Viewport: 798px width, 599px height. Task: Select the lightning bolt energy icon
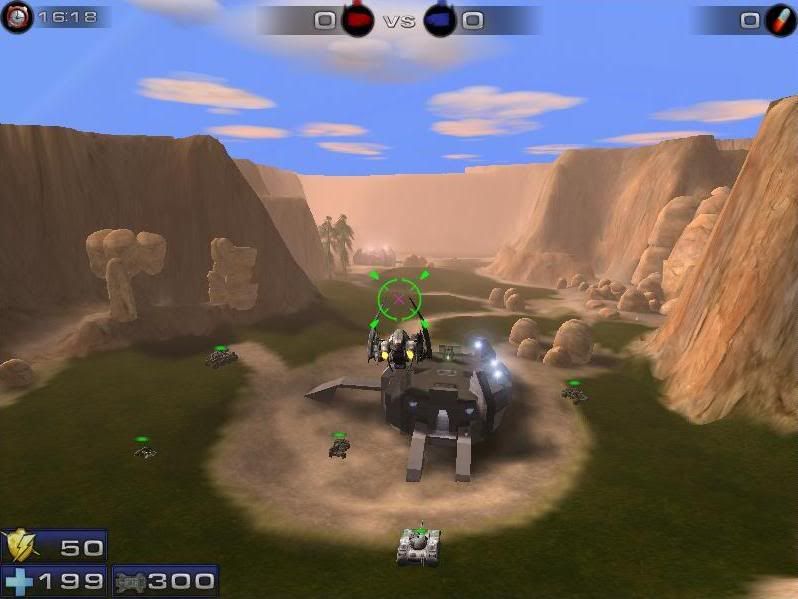point(21,547)
